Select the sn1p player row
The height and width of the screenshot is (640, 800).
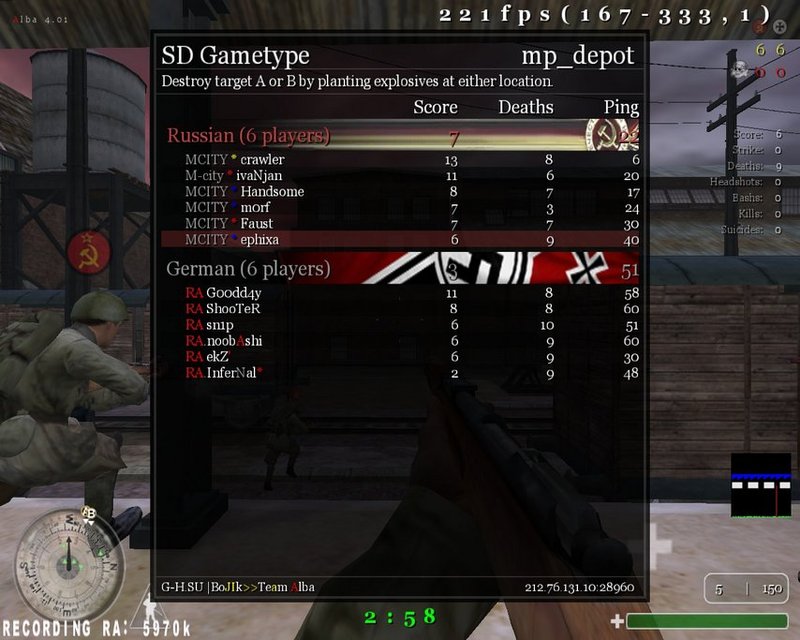[220, 325]
